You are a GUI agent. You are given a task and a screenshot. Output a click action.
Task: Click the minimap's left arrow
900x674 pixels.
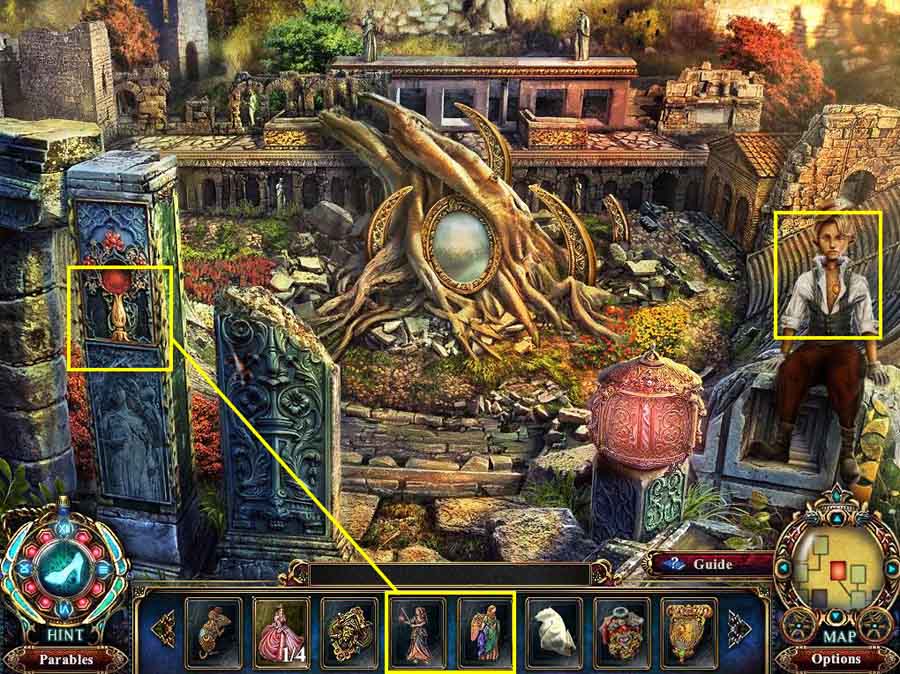click(783, 568)
